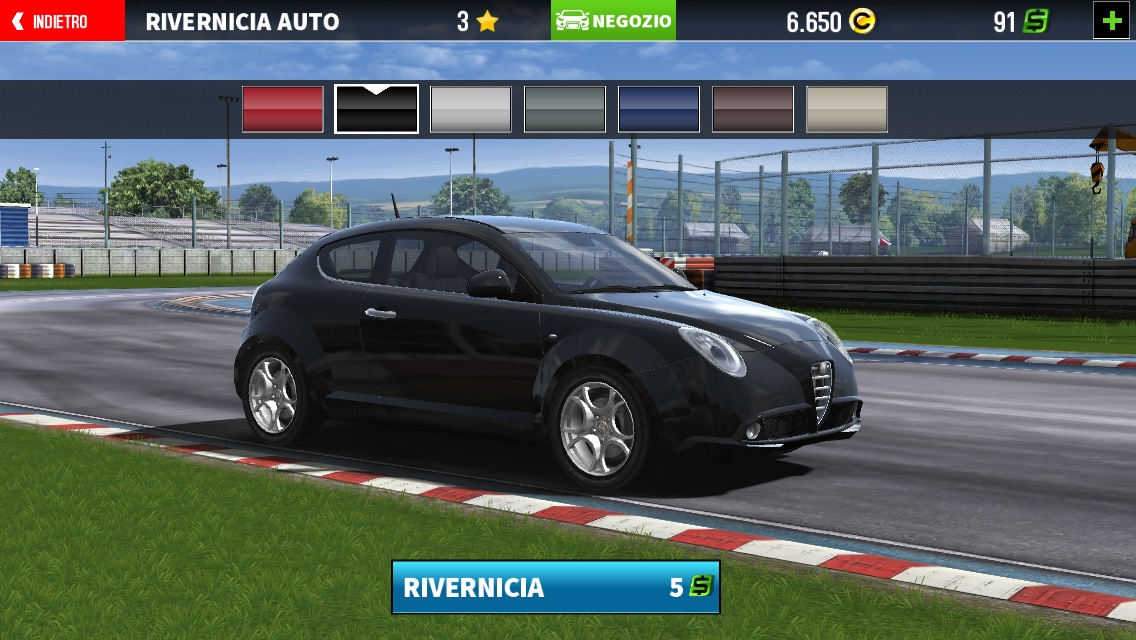
Task: Confirm the Rivernicia repaint for 5 cash
Action: click(555, 587)
